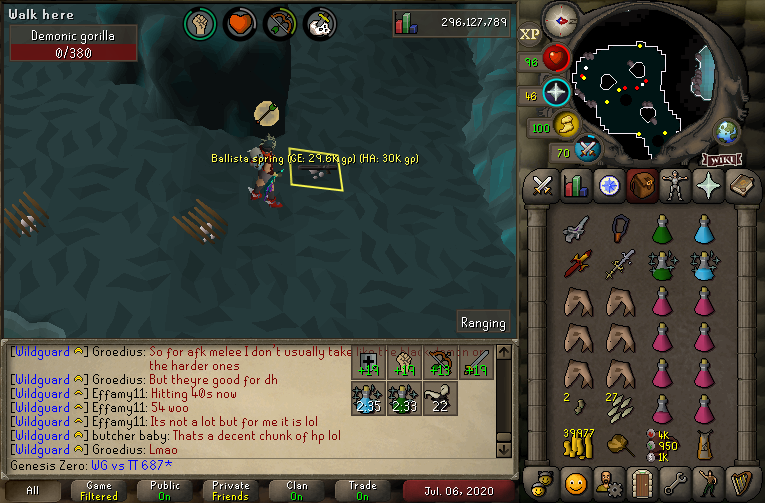Activate quick prayers orb
Viewport: 765px width, 503px height.
pos(556,93)
